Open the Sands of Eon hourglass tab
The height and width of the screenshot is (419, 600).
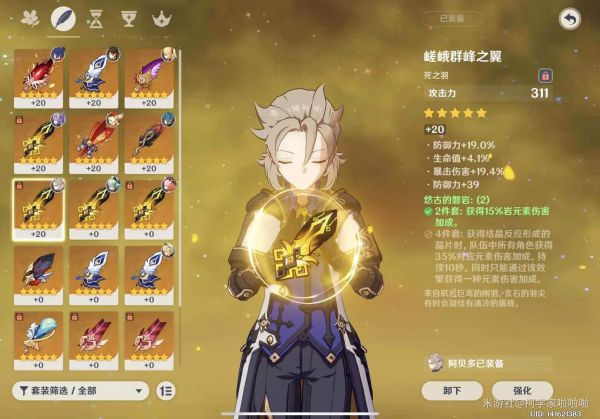[x=94, y=18]
